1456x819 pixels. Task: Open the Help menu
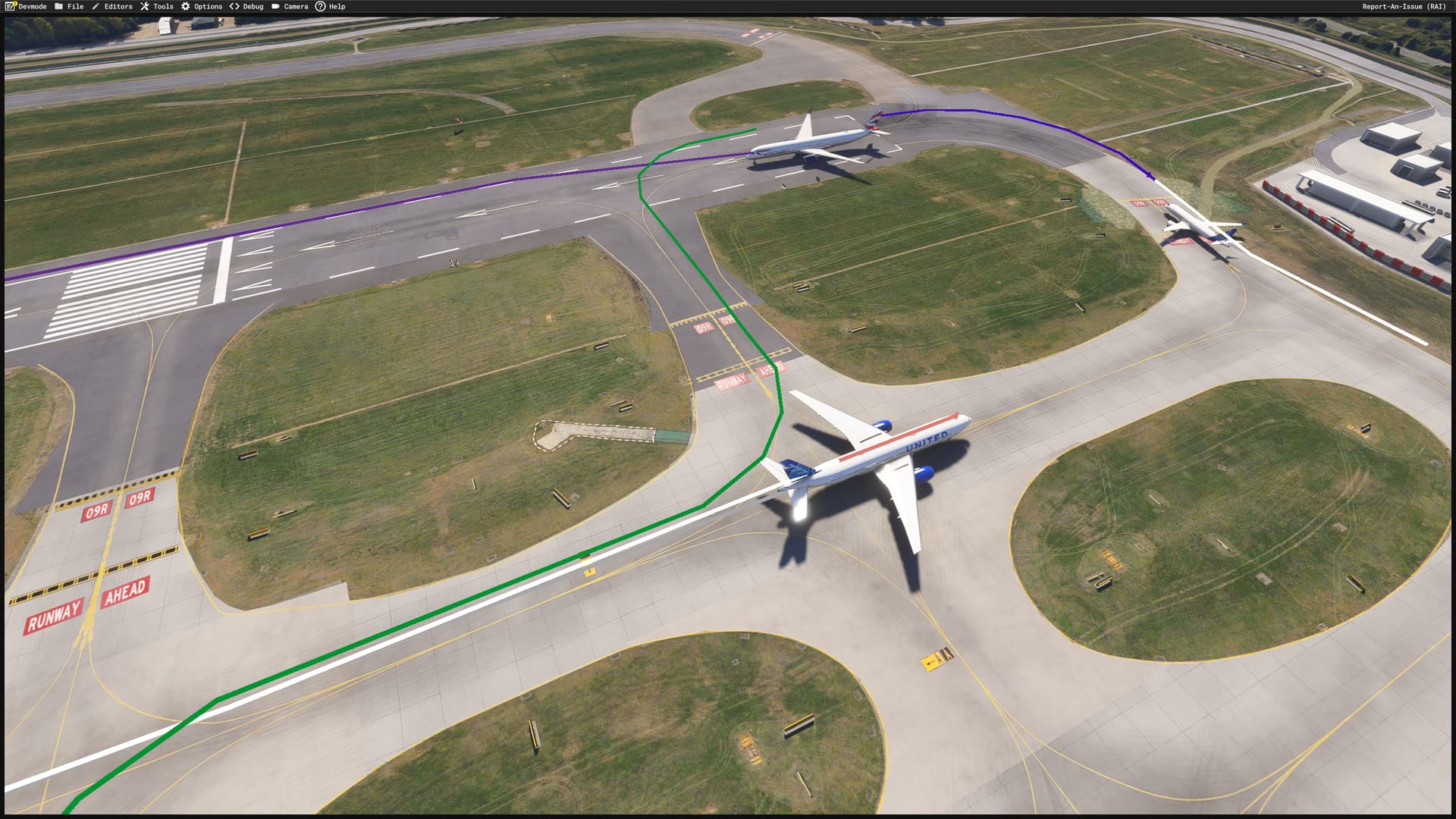331,7
